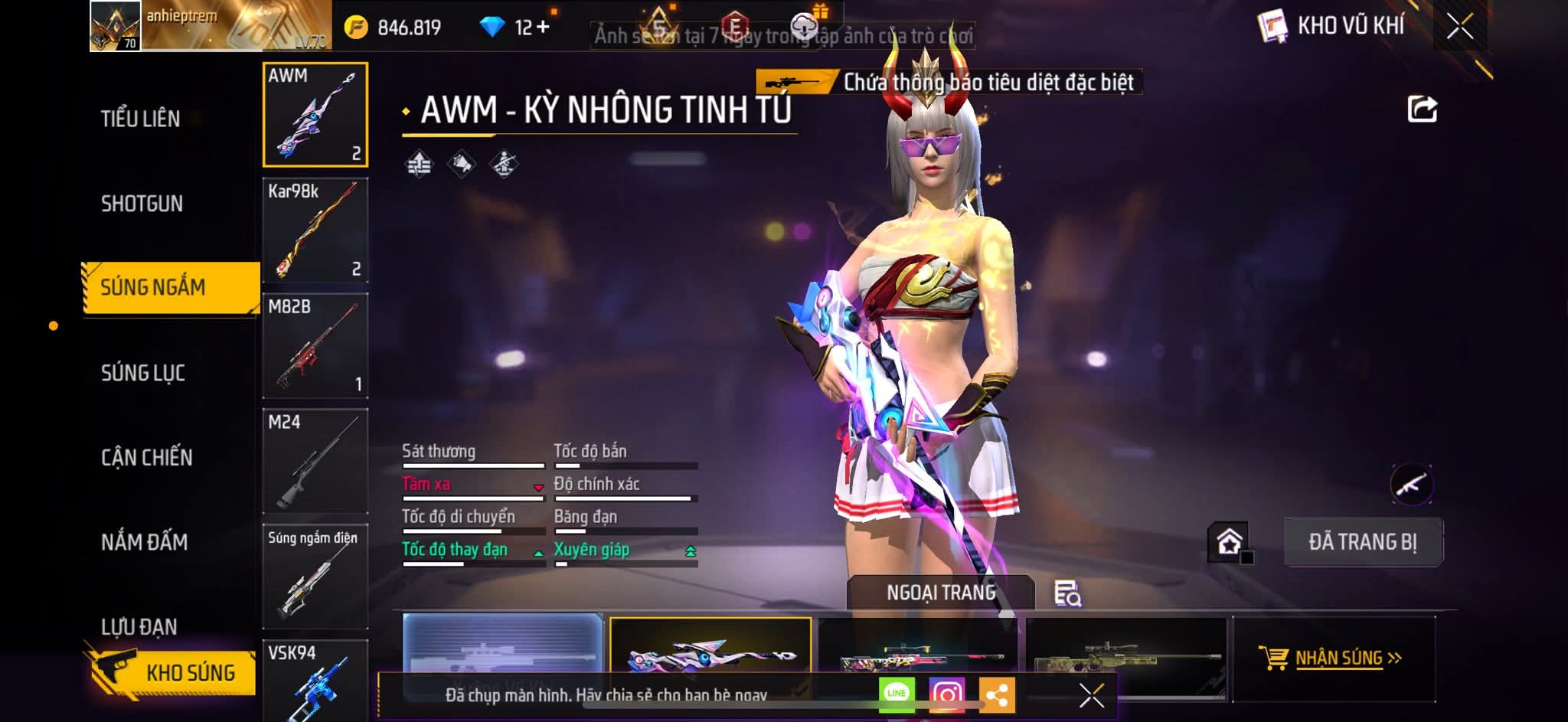
Task: Switch to the Tiểu Liên category
Action: 141,119
